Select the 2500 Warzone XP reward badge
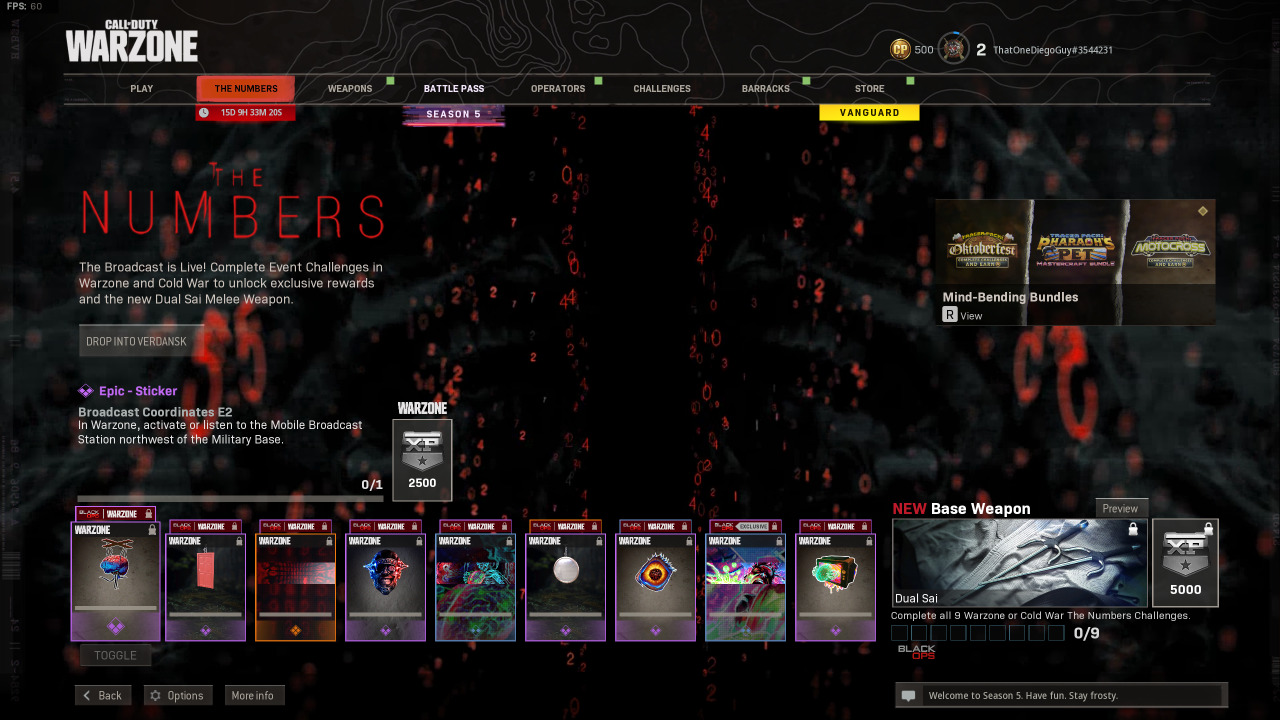This screenshot has height=720, width=1280. [x=422, y=460]
